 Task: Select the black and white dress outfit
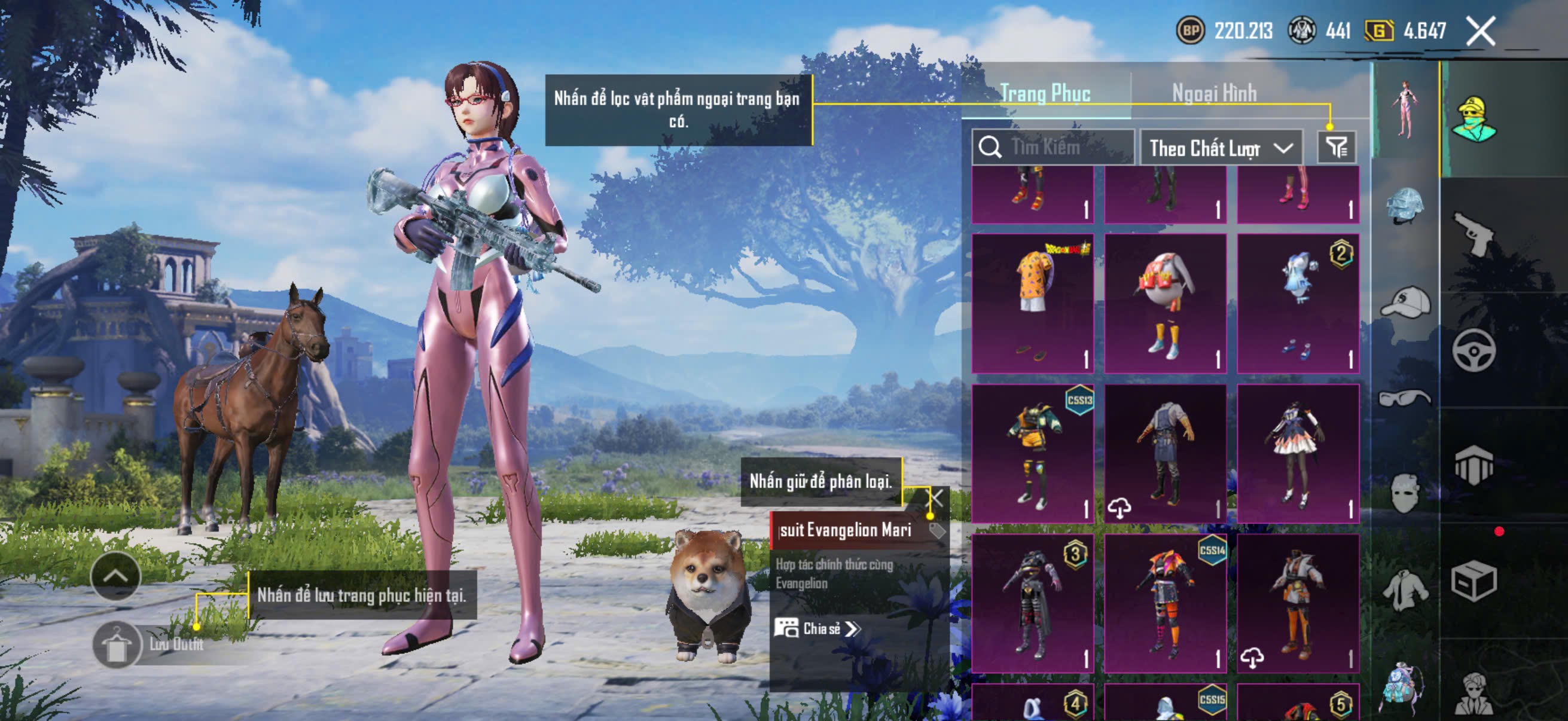1298,453
